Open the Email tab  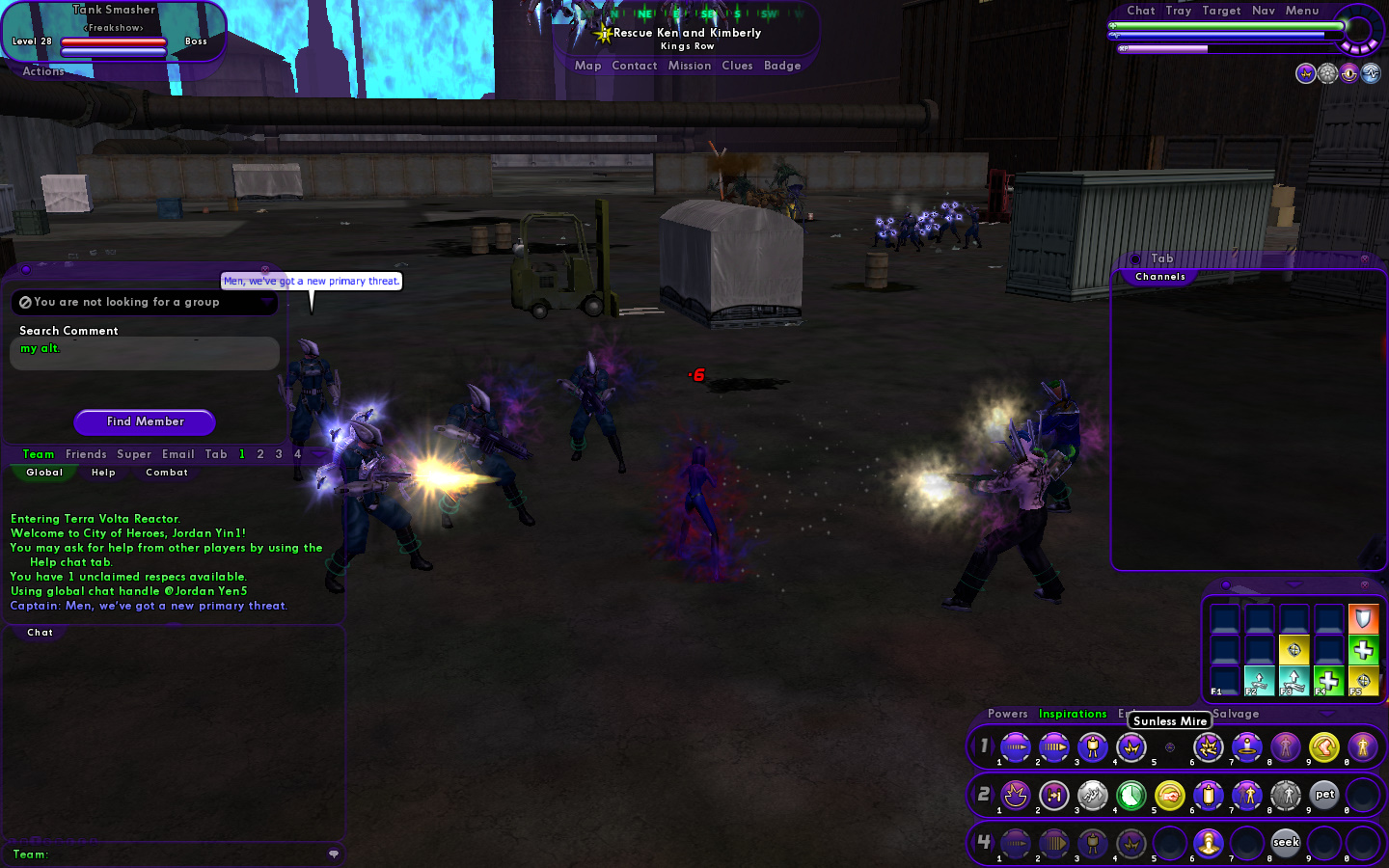pyautogui.click(x=178, y=454)
